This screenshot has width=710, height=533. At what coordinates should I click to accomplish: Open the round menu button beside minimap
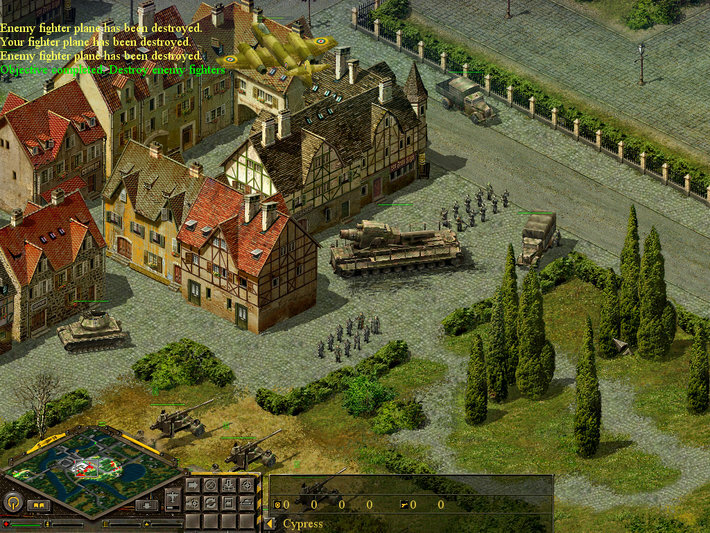tap(14, 503)
